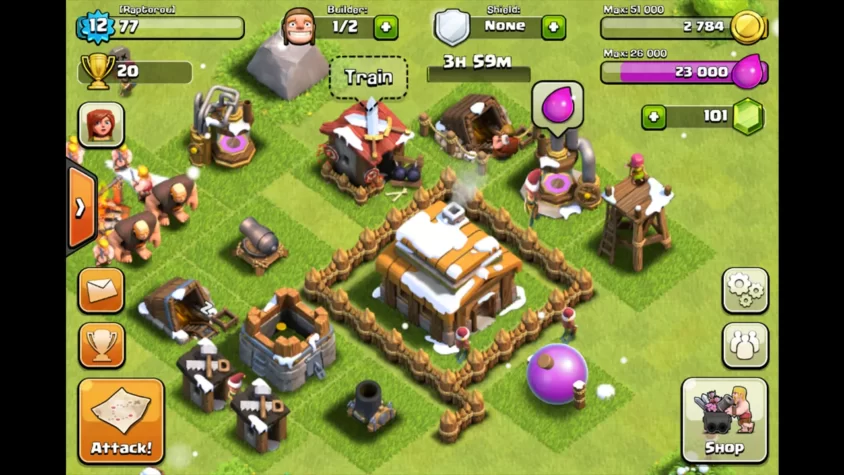Screen dimensions: 844x475
Task: Open the mail envelope inbox
Action: [x=102, y=290]
